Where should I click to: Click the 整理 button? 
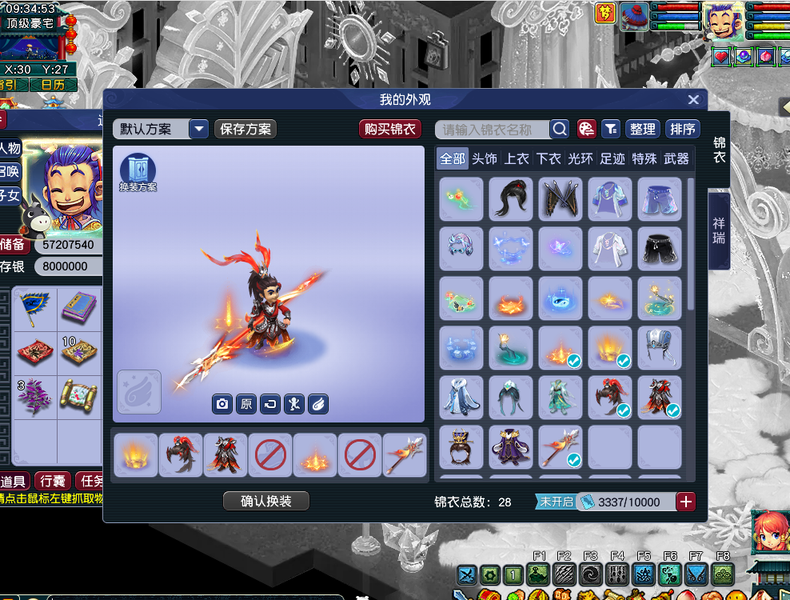[642, 129]
